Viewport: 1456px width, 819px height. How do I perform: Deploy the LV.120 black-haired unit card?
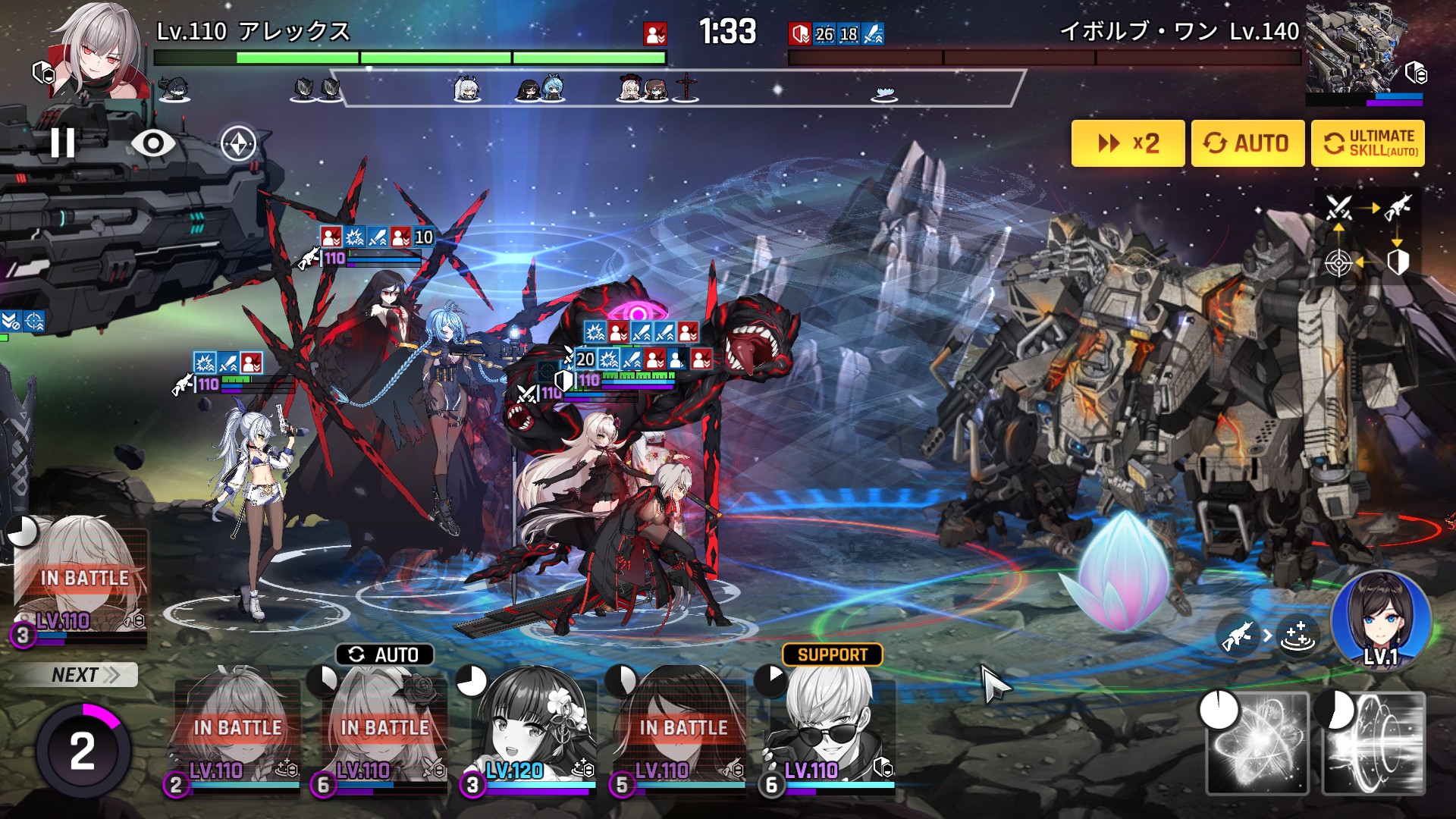point(534,728)
